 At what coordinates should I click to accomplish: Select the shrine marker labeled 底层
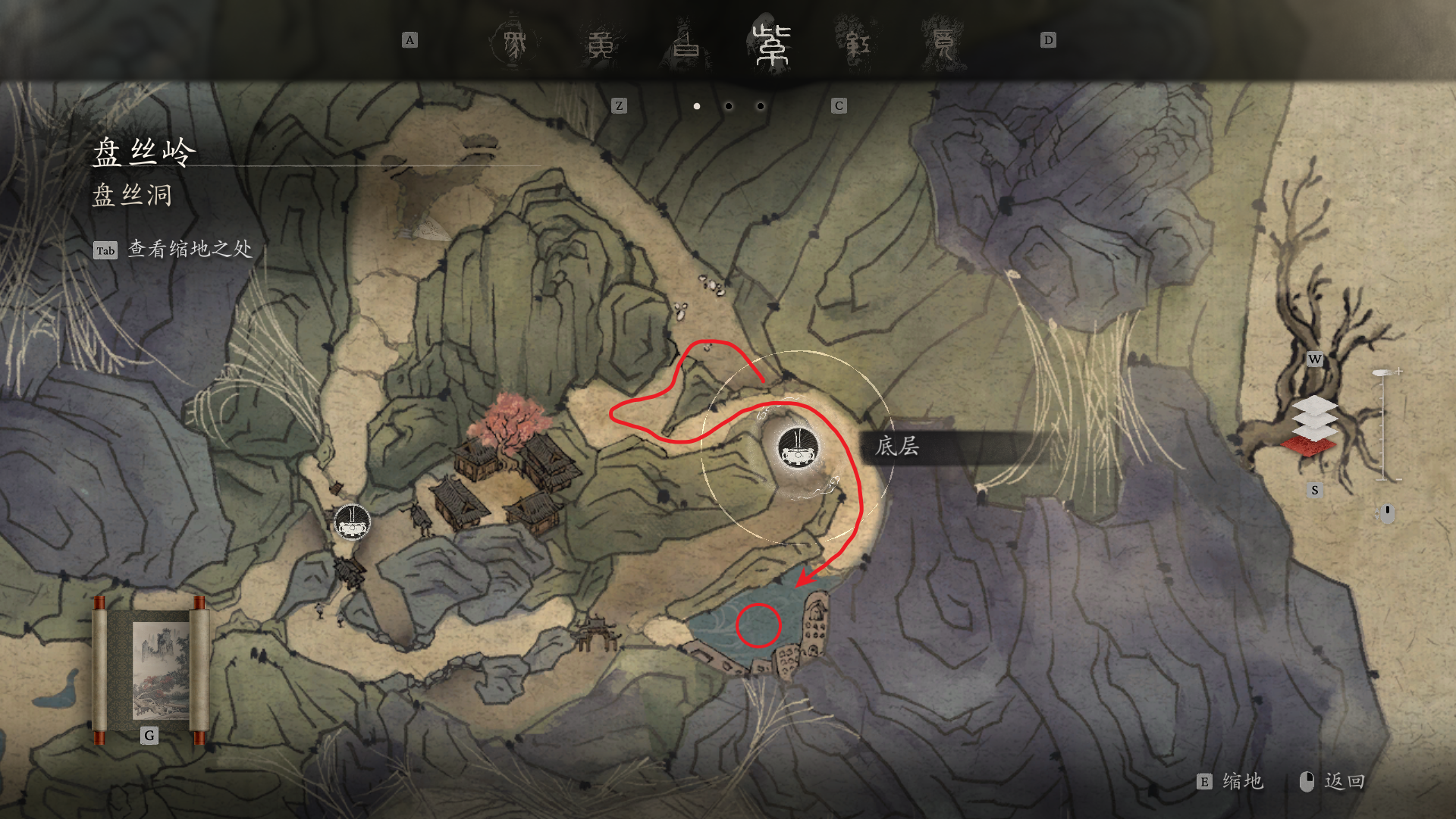tap(799, 447)
